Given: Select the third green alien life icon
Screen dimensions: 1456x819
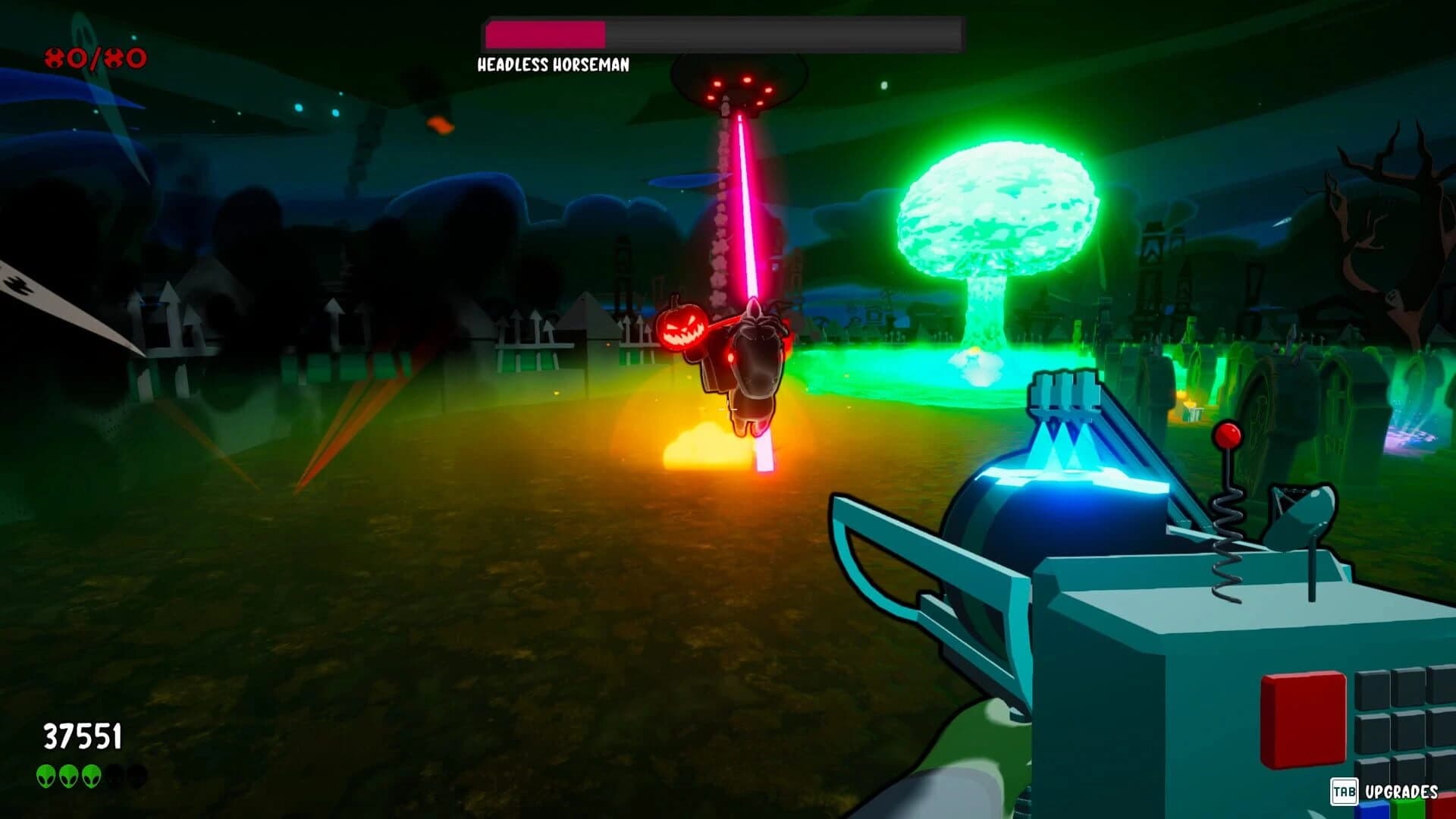Looking at the screenshot, I should click(91, 776).
